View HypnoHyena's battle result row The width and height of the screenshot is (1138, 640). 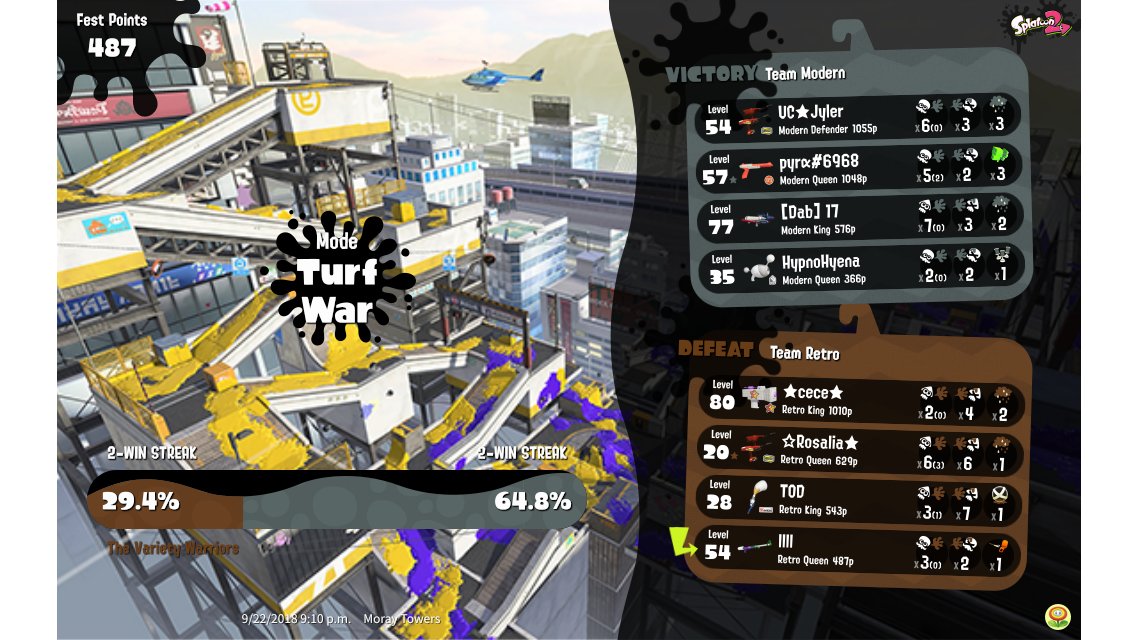pos(860,268)
